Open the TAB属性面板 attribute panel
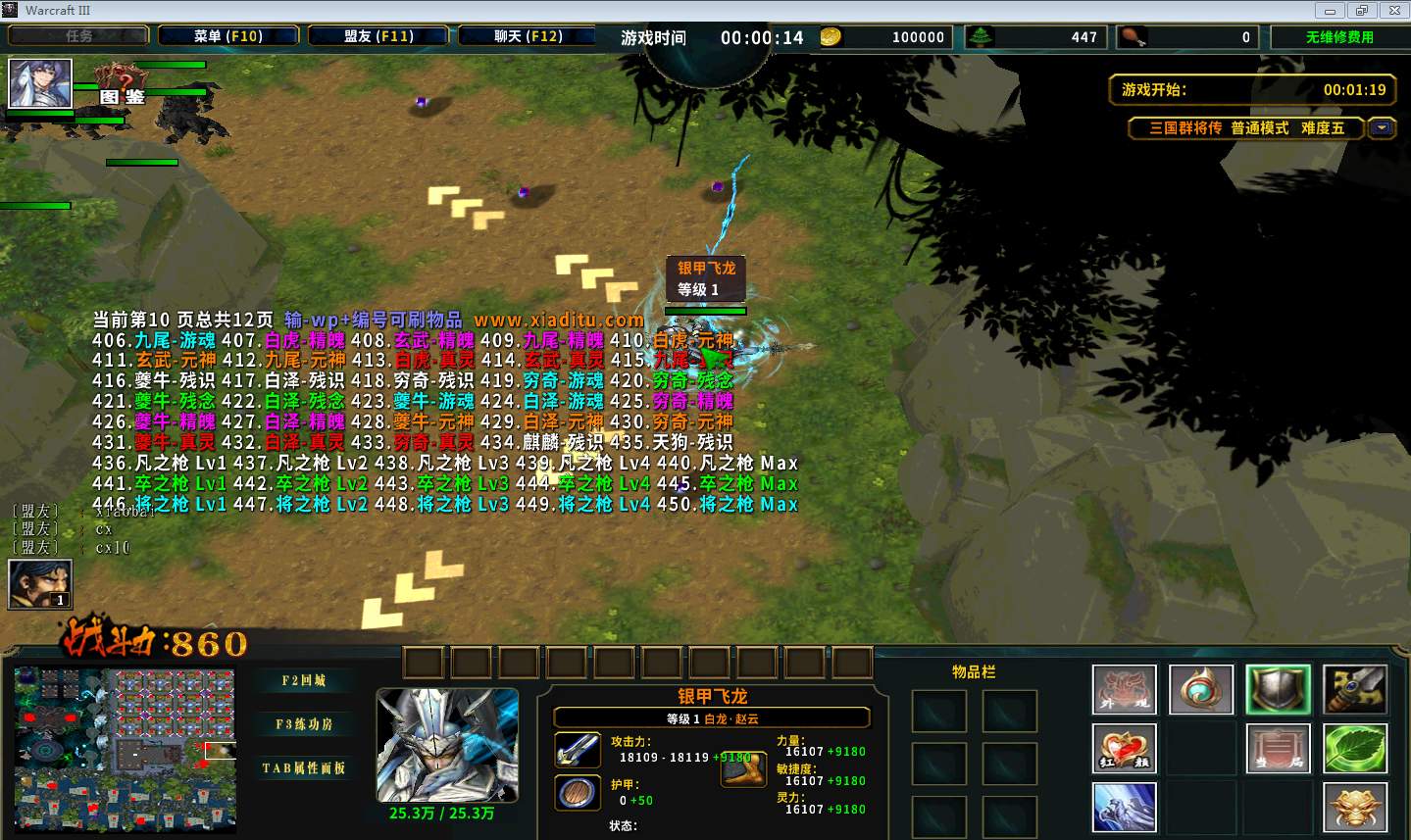The image size is (1411, 840). [304, 767]
